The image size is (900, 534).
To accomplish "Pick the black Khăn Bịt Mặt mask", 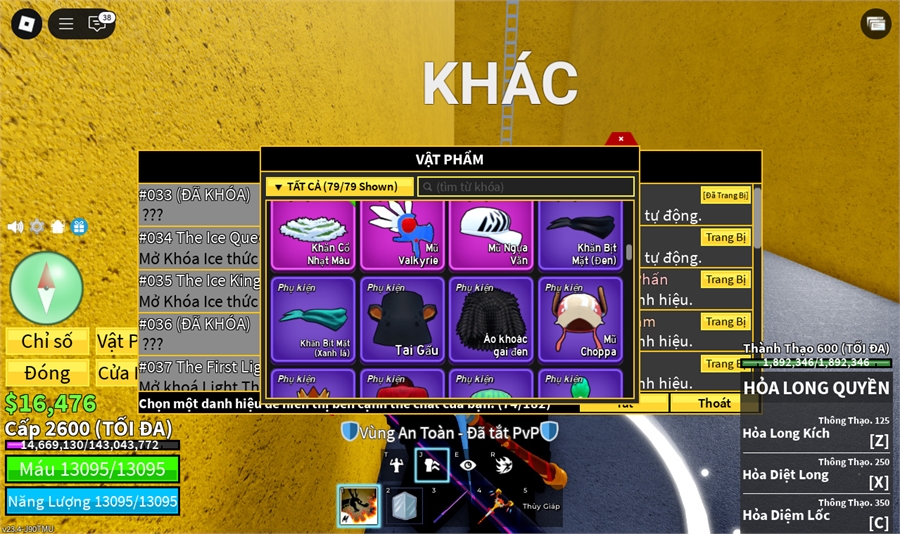I will pyautogui.click(x=580, y=235).
